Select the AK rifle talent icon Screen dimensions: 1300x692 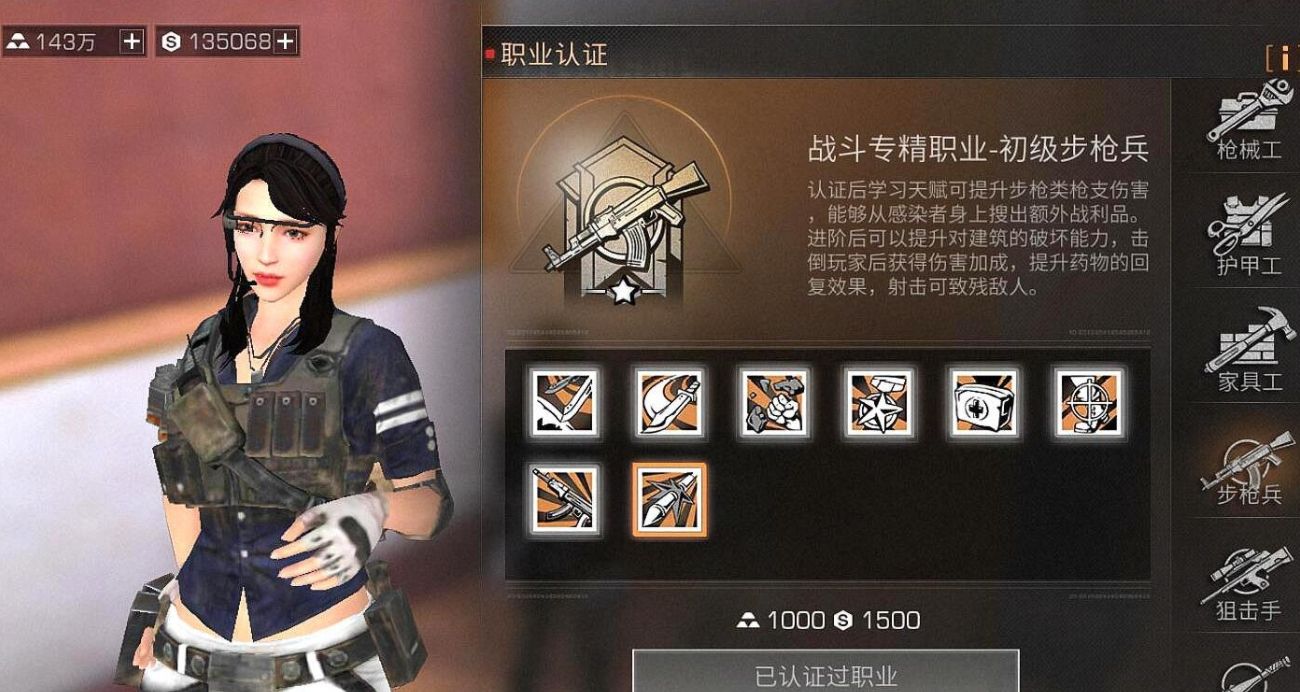point(565,499)
